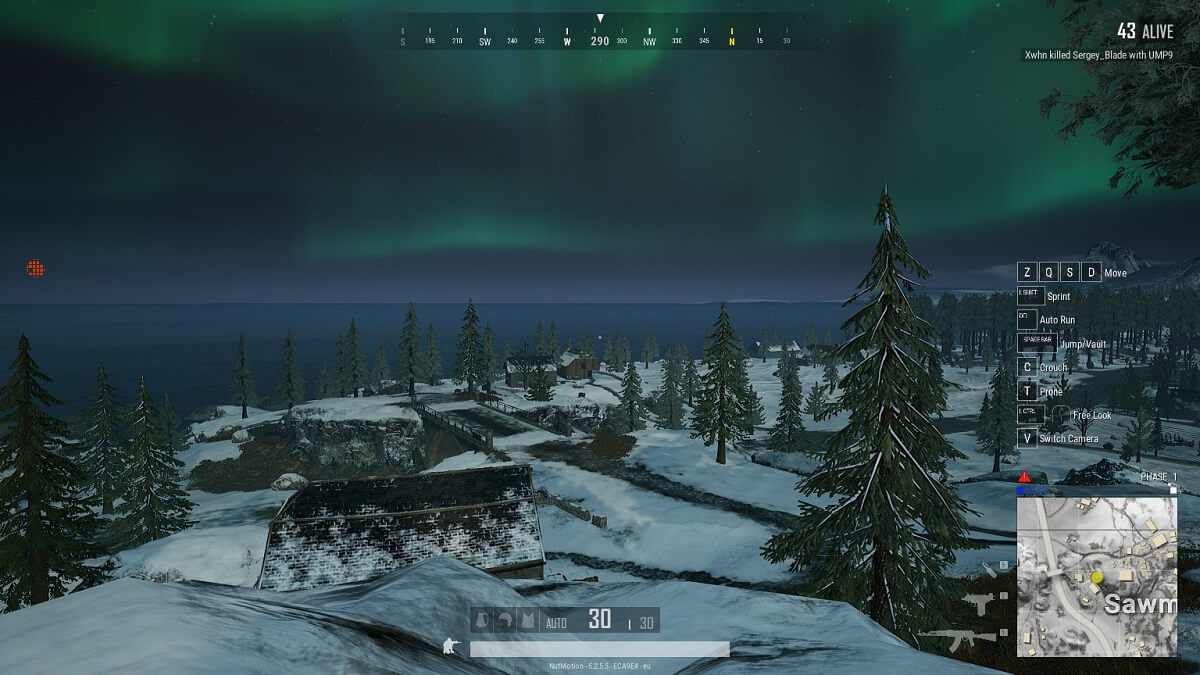Toggle the AUTO fire mode indicator
Viewport: 1200px width, 675px height.
click(556, 623)
